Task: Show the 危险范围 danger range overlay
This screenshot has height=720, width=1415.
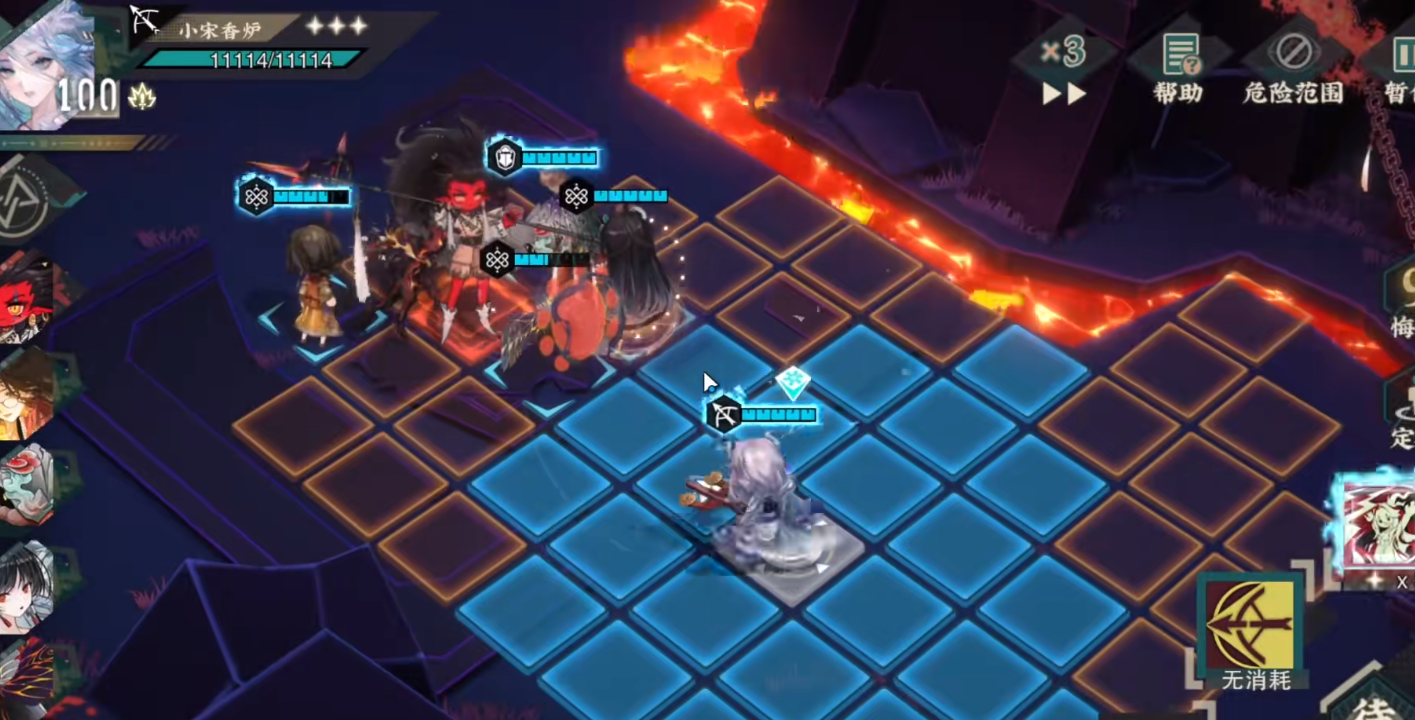Action: click(1292, 66)
